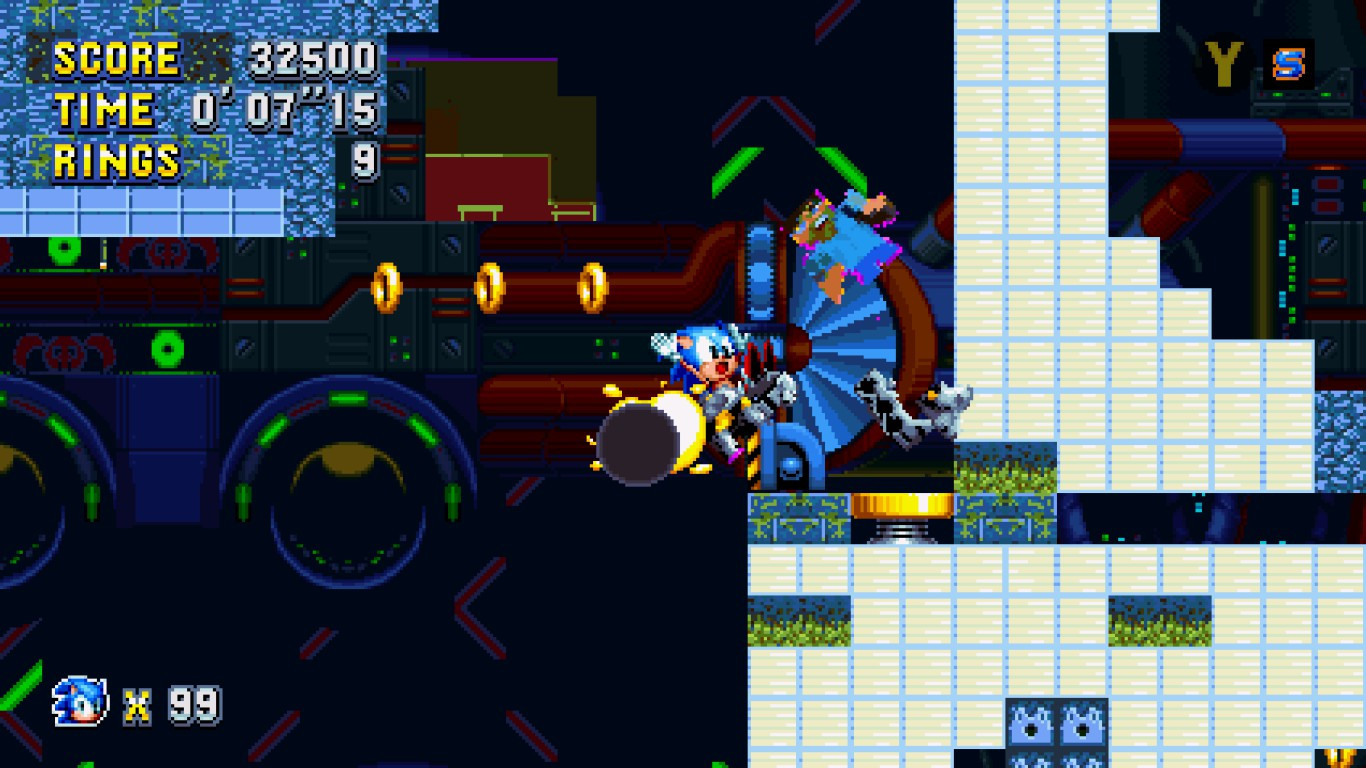Click the SCORE label in the HUD
Screen dimensions: 1366x768
click(115, 57)
